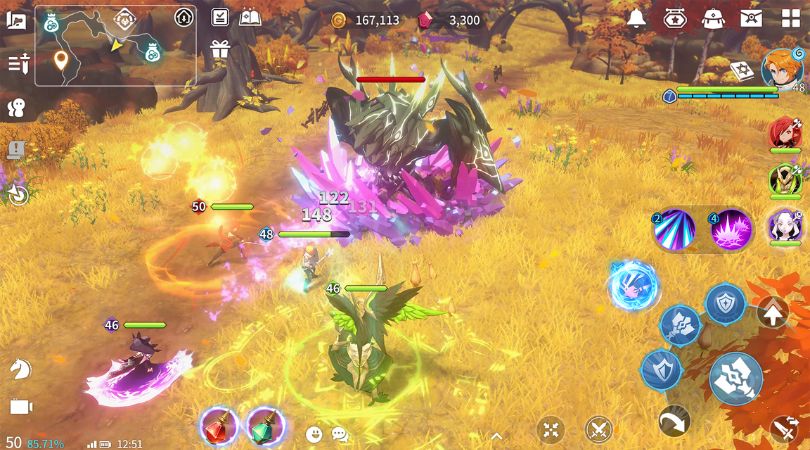The height and width of the screenshot is (450, 810).
Task: Open the minimap
Action: pos(115,45)
